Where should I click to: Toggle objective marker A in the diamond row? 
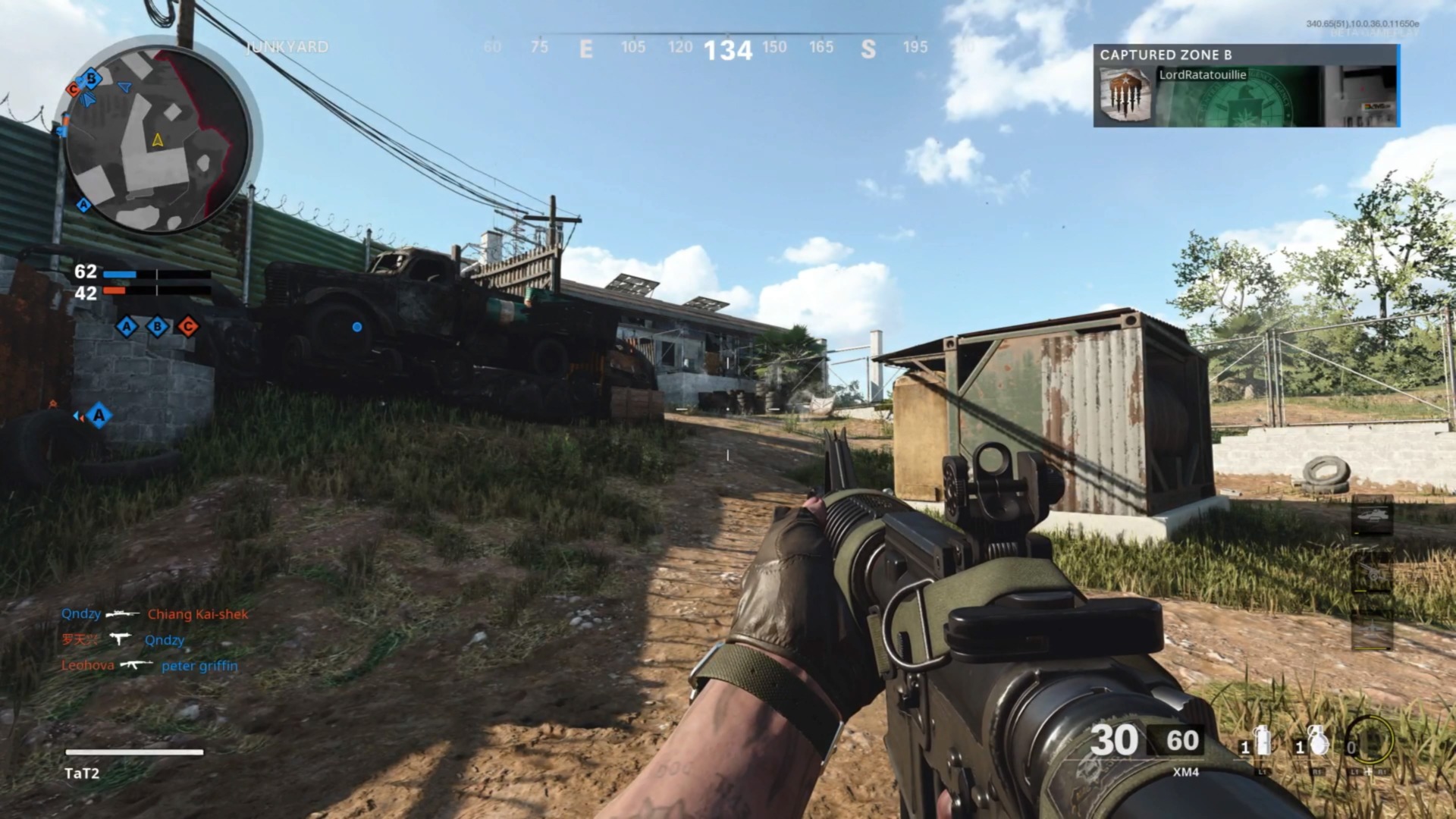click(x=126, y=327)
